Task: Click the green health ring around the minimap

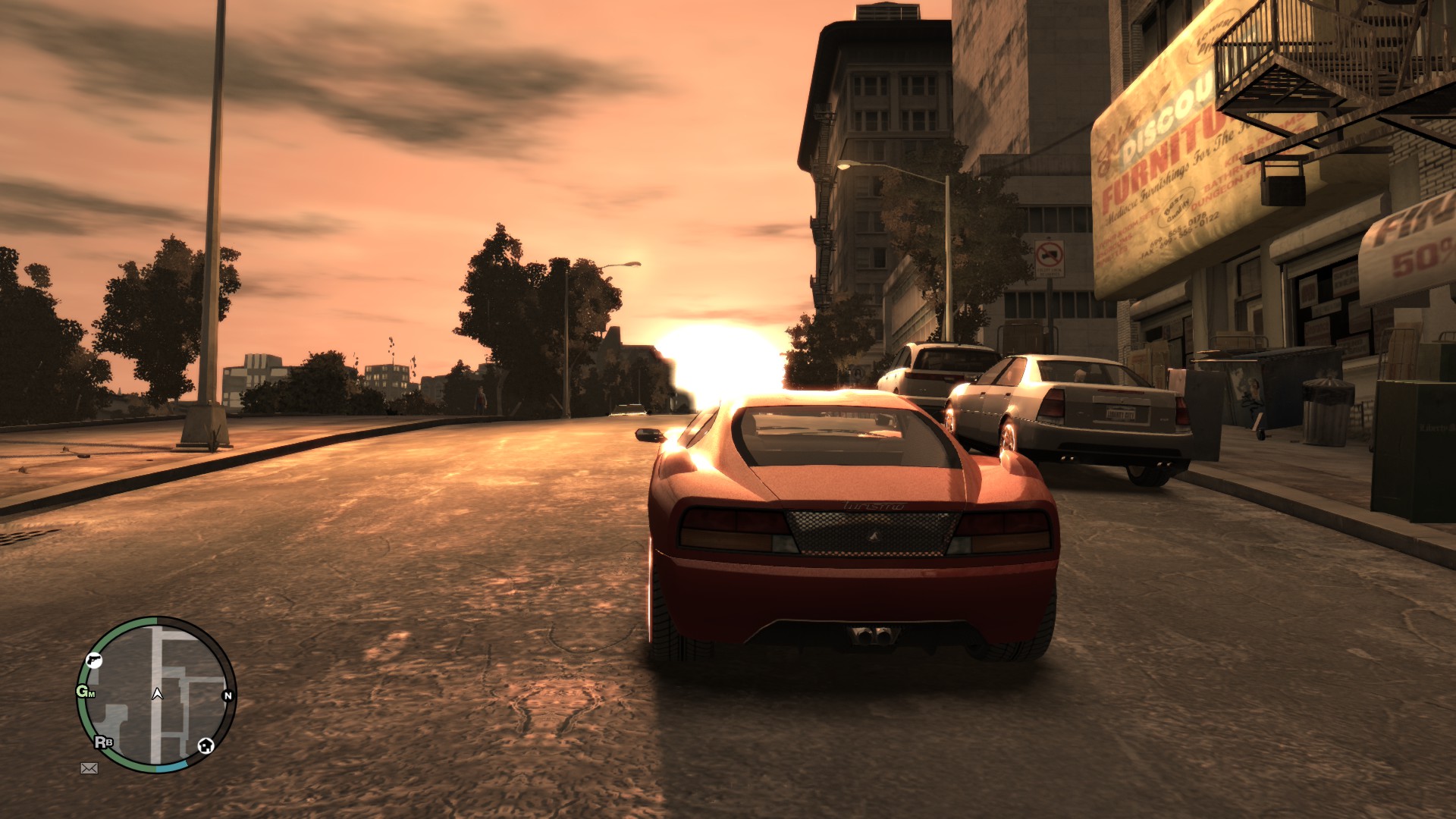Action: [x=83, y=713]
